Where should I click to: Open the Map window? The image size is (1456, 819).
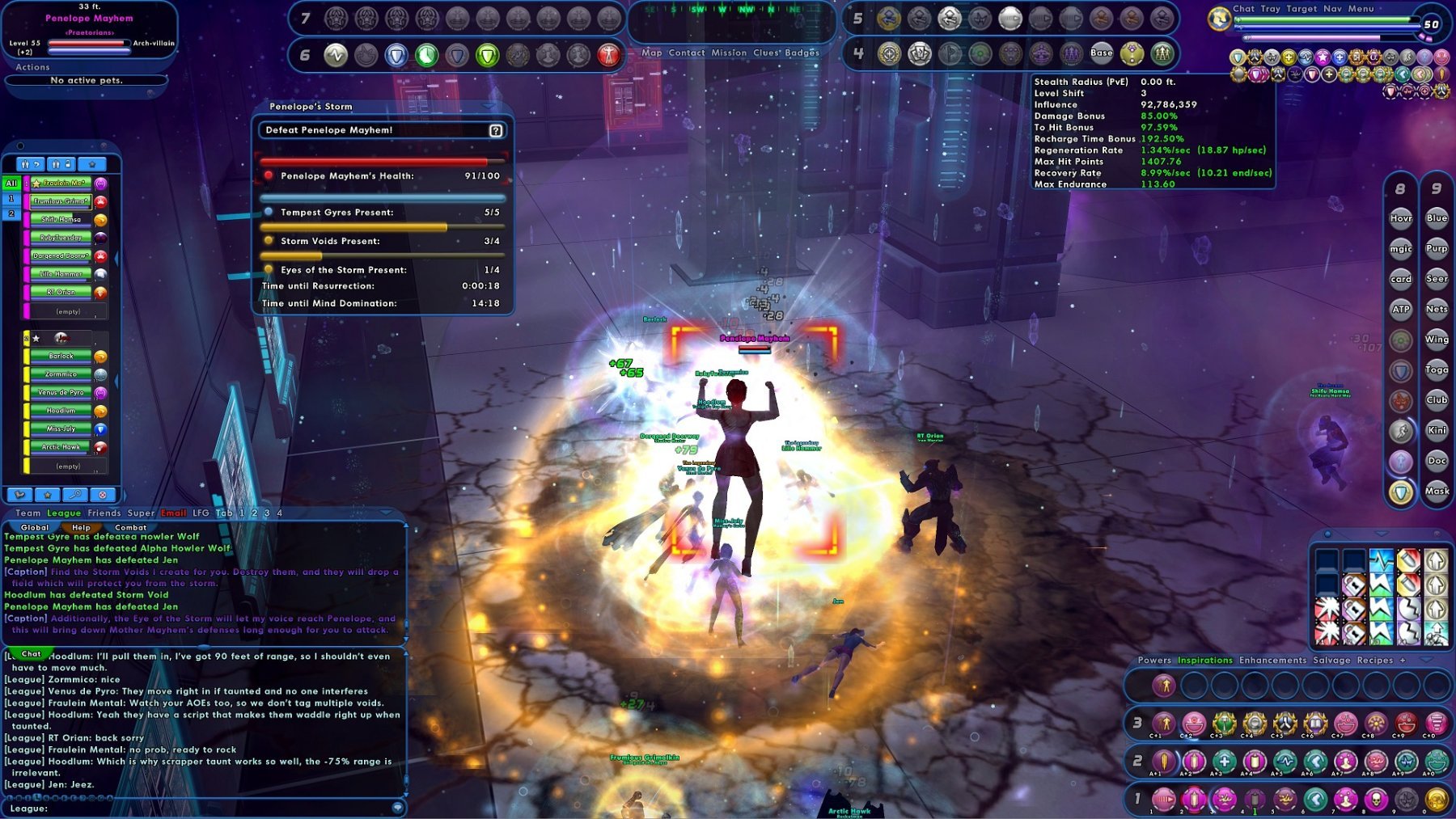pos(651,53)
